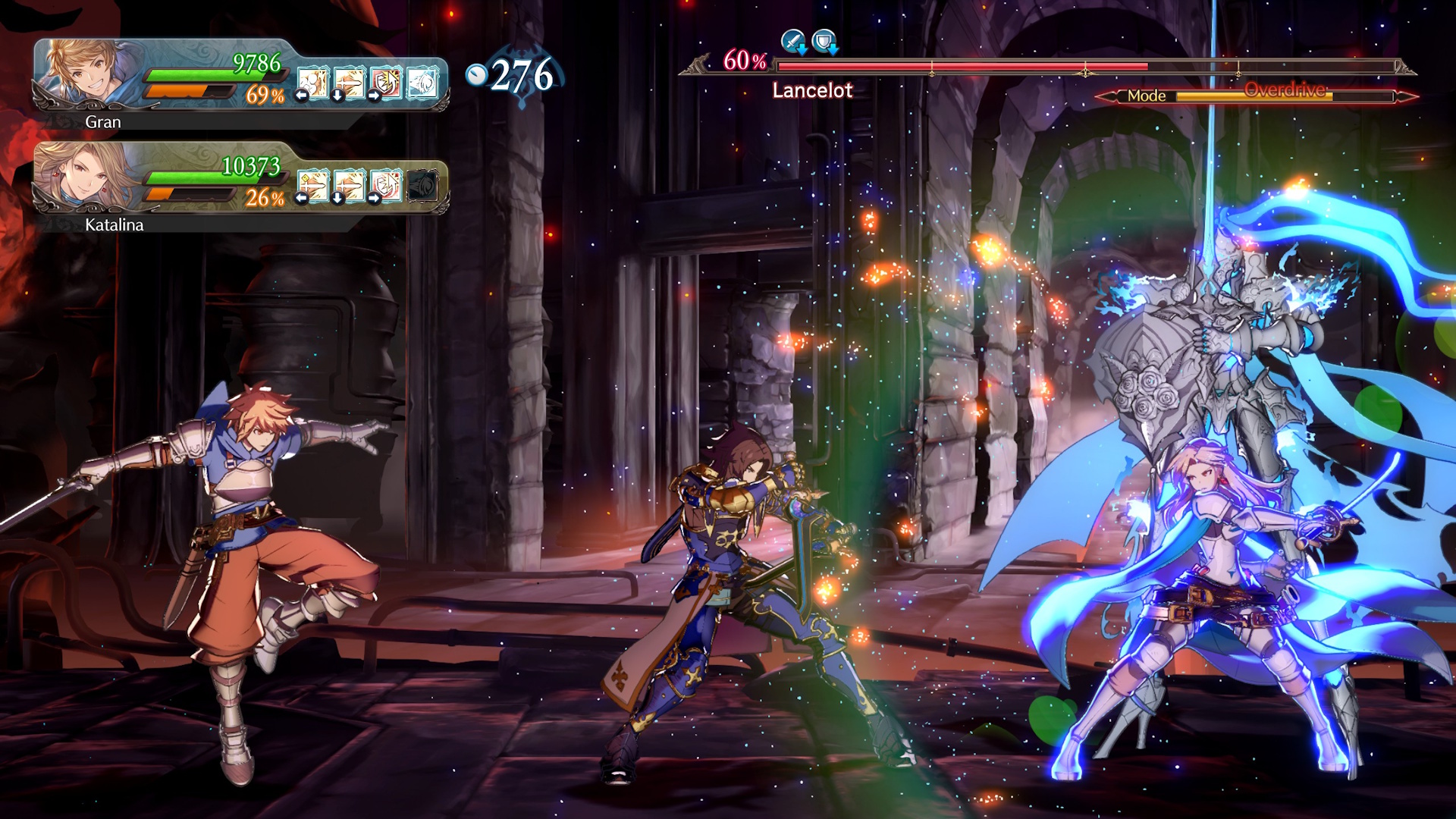Screen dimensions: 1456x819
Task: Use Katalina's first sword skill icon
Action: [x=312, y=186]
